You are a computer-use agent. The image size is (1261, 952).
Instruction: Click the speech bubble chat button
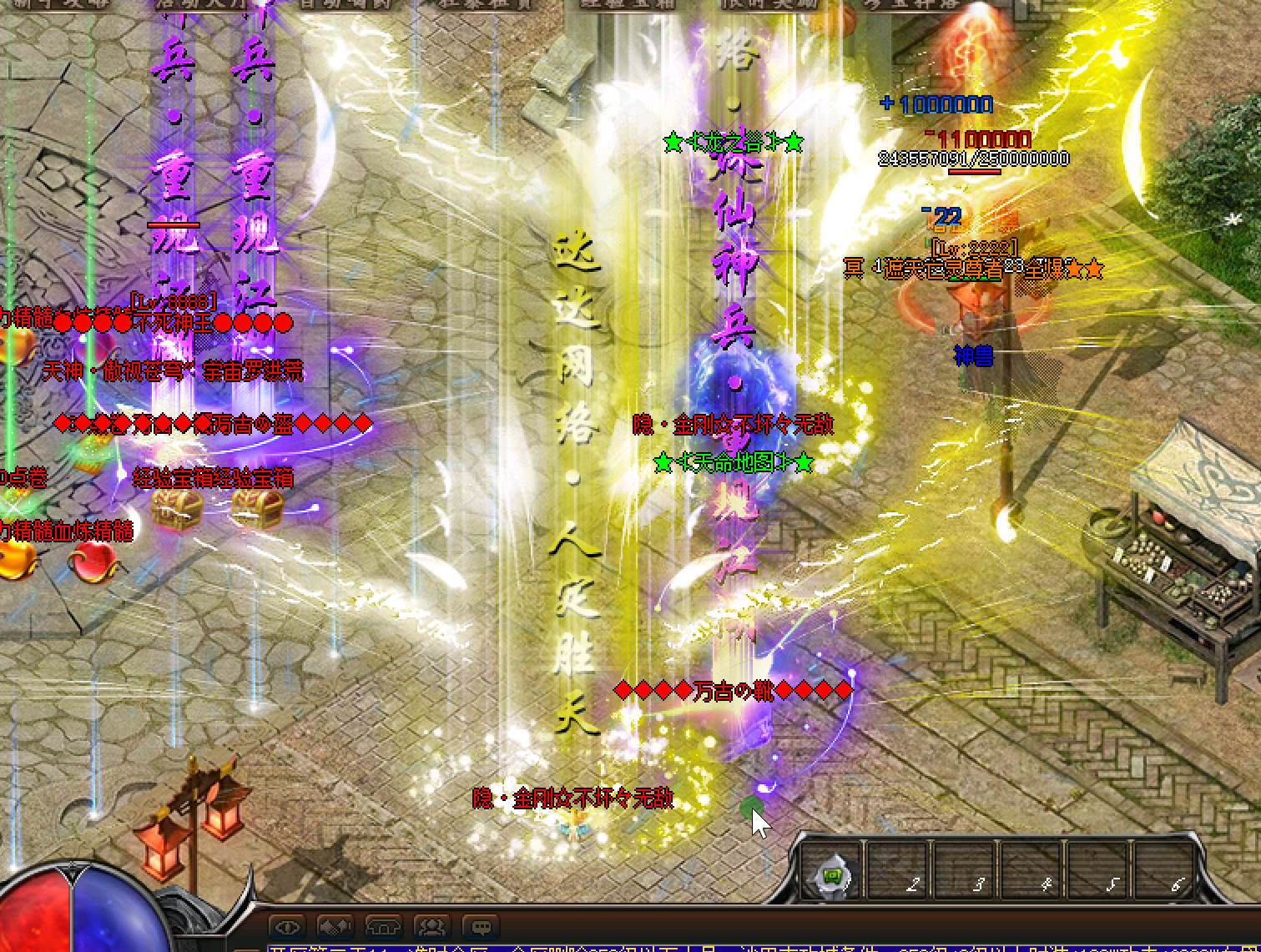click(481, 926)
